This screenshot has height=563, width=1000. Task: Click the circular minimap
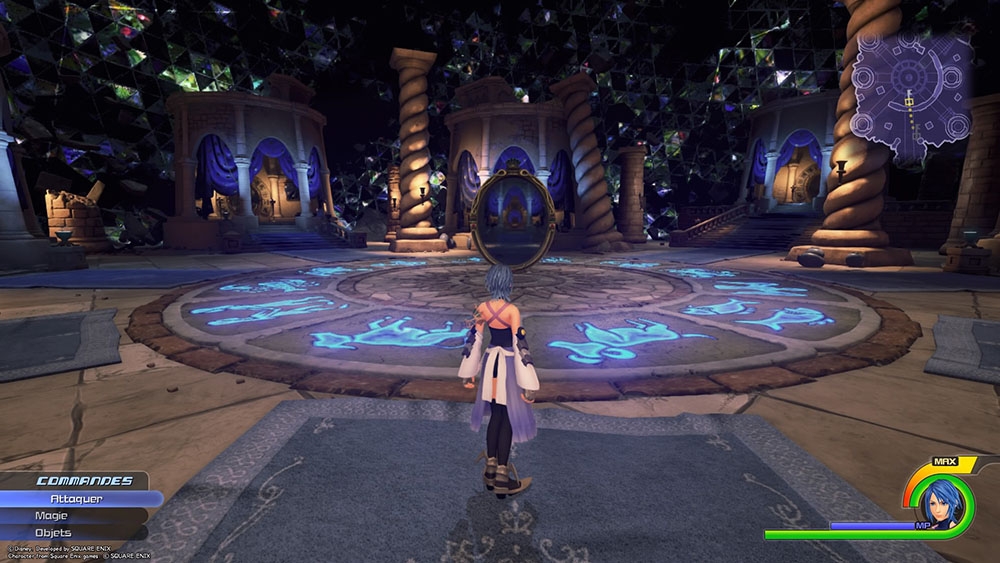point(912,95)
